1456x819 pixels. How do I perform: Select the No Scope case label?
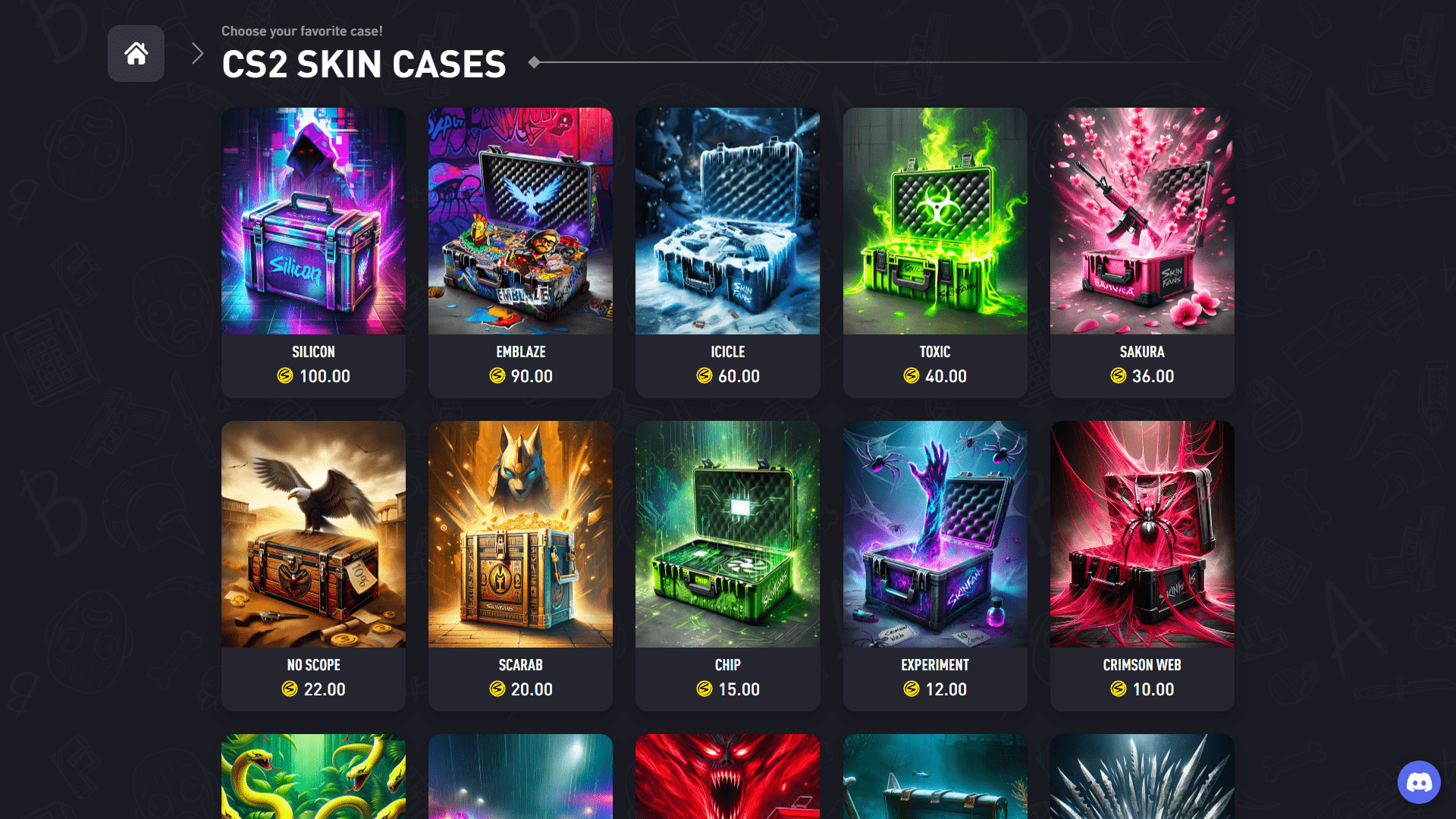pos(313,665)
